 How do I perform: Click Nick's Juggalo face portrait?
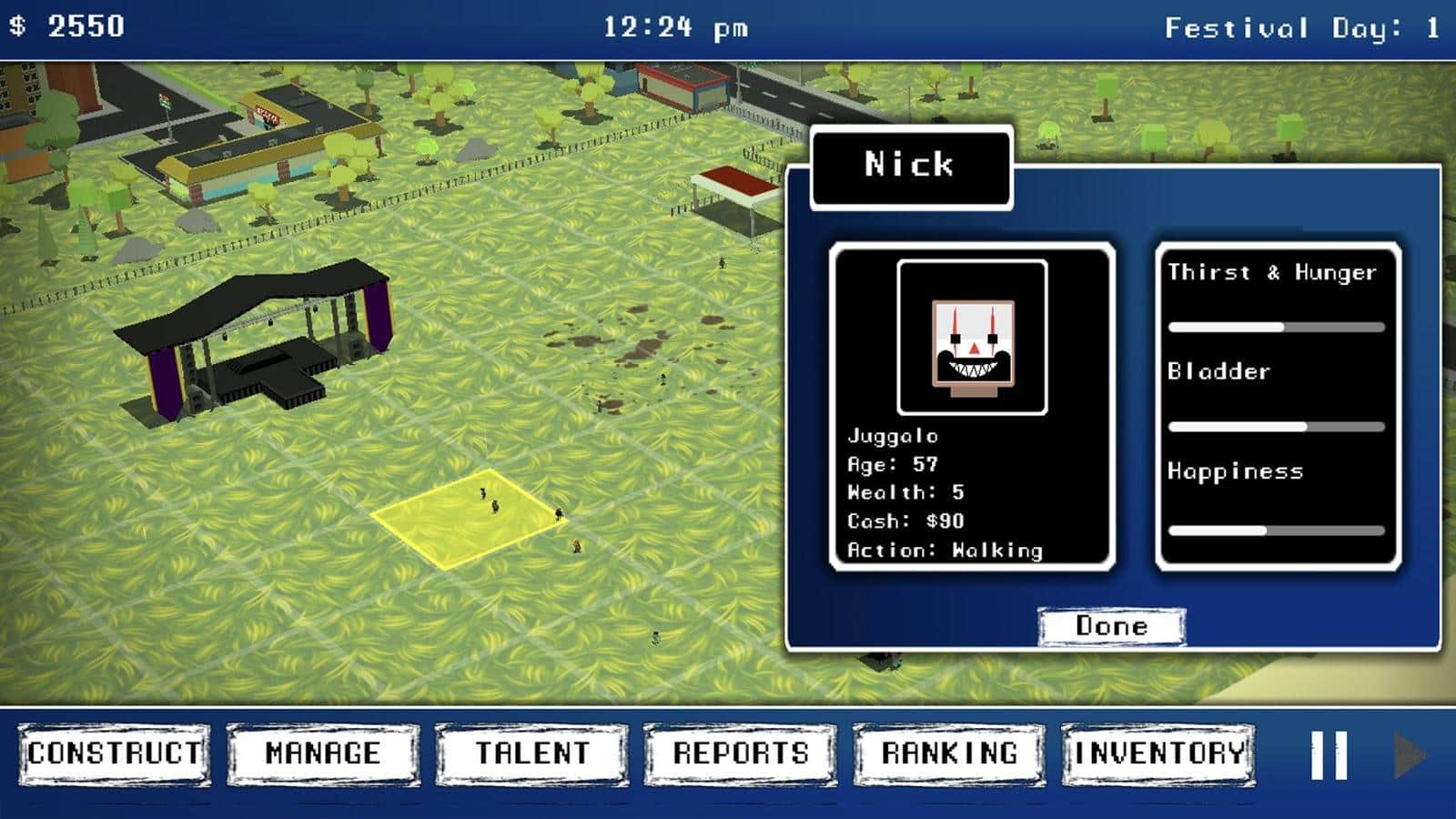click(x=972, y=338)
